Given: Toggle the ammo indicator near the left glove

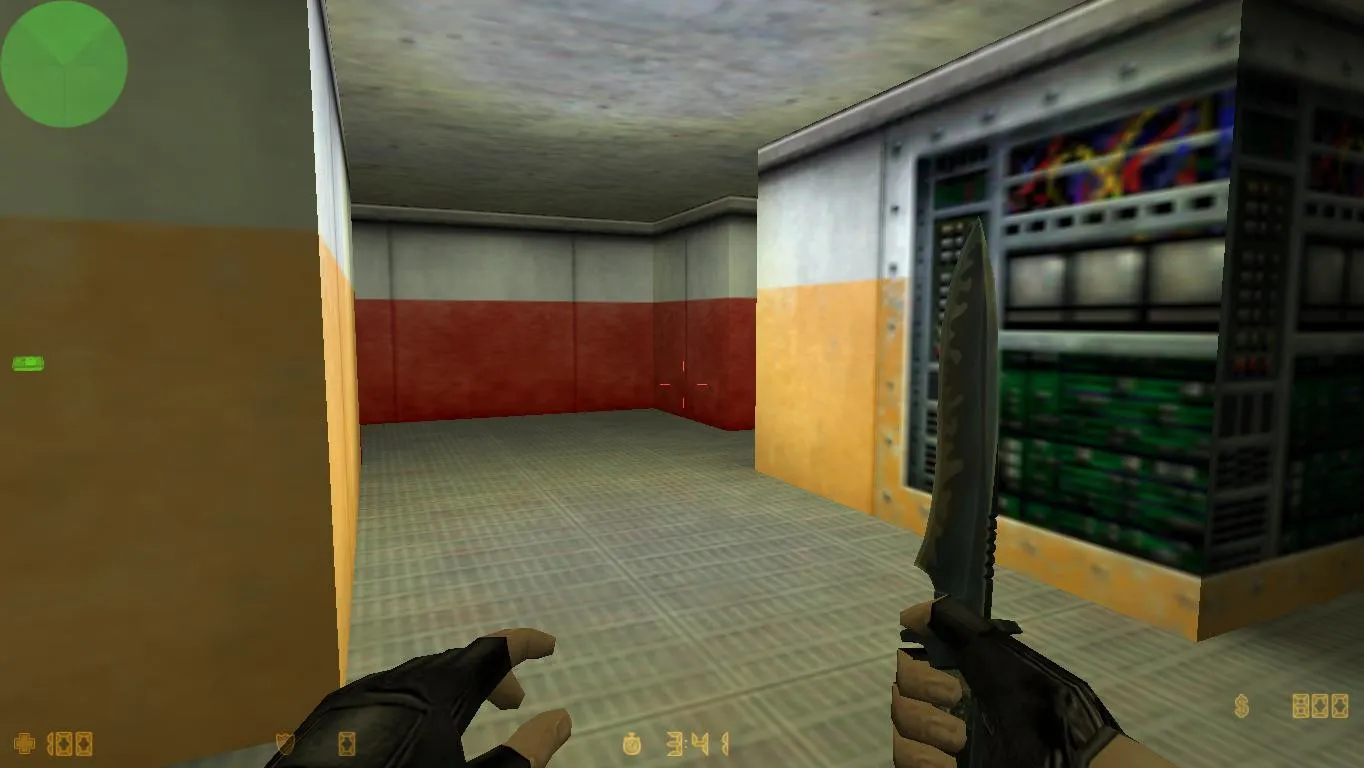Looking at the screenshot, I should (x=346, y=744).
